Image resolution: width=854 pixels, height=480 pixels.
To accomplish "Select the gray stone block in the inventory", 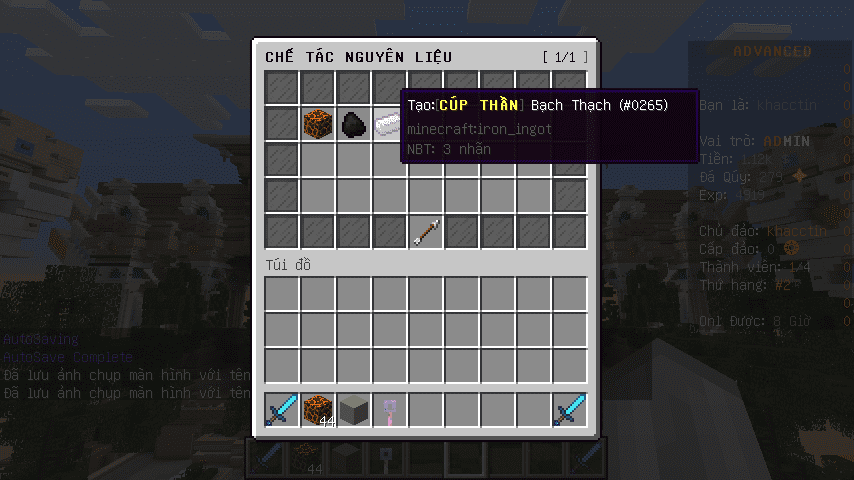I will (354, 409).
